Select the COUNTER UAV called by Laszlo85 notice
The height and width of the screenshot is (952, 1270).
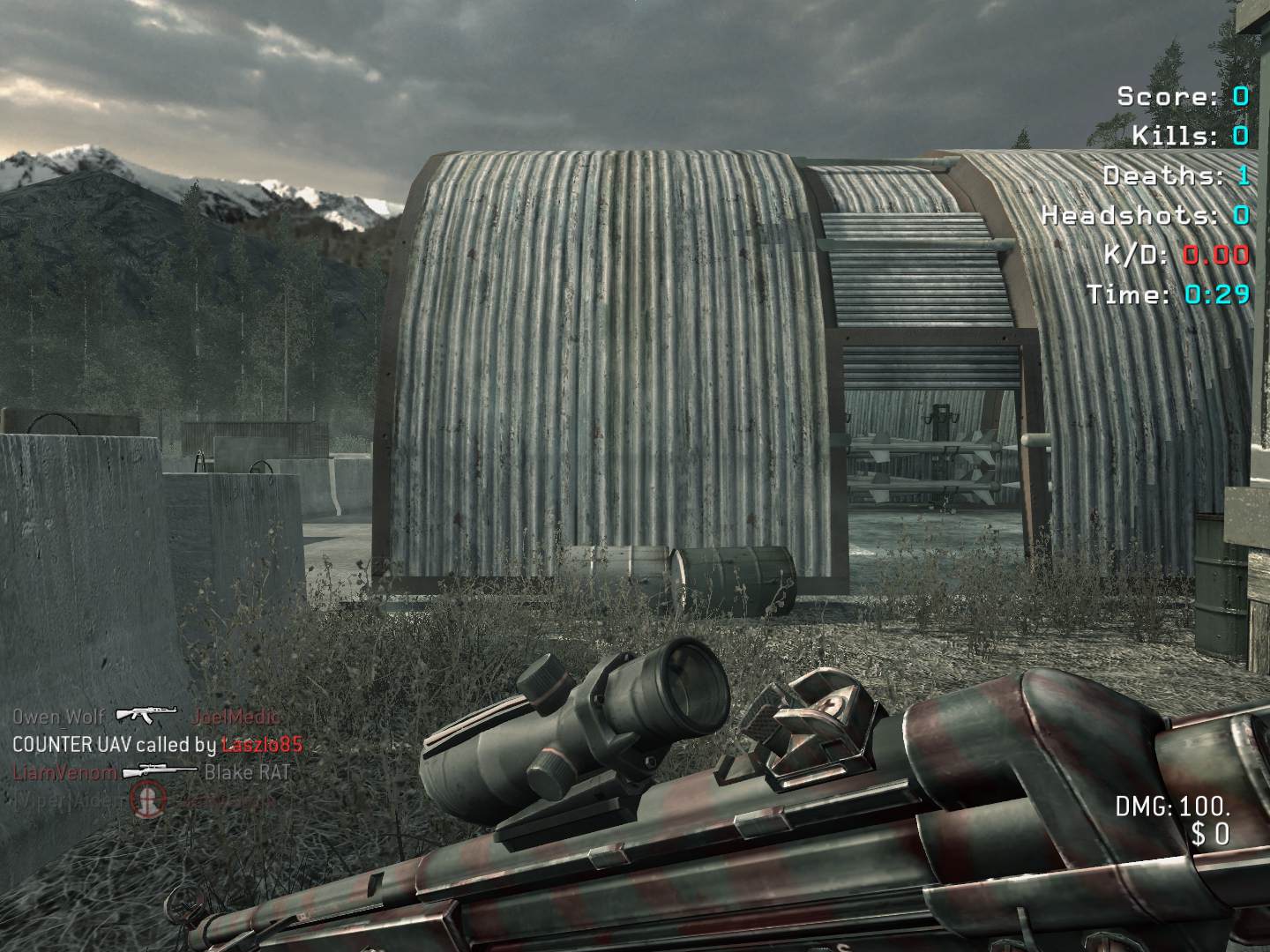pos(157,745)
